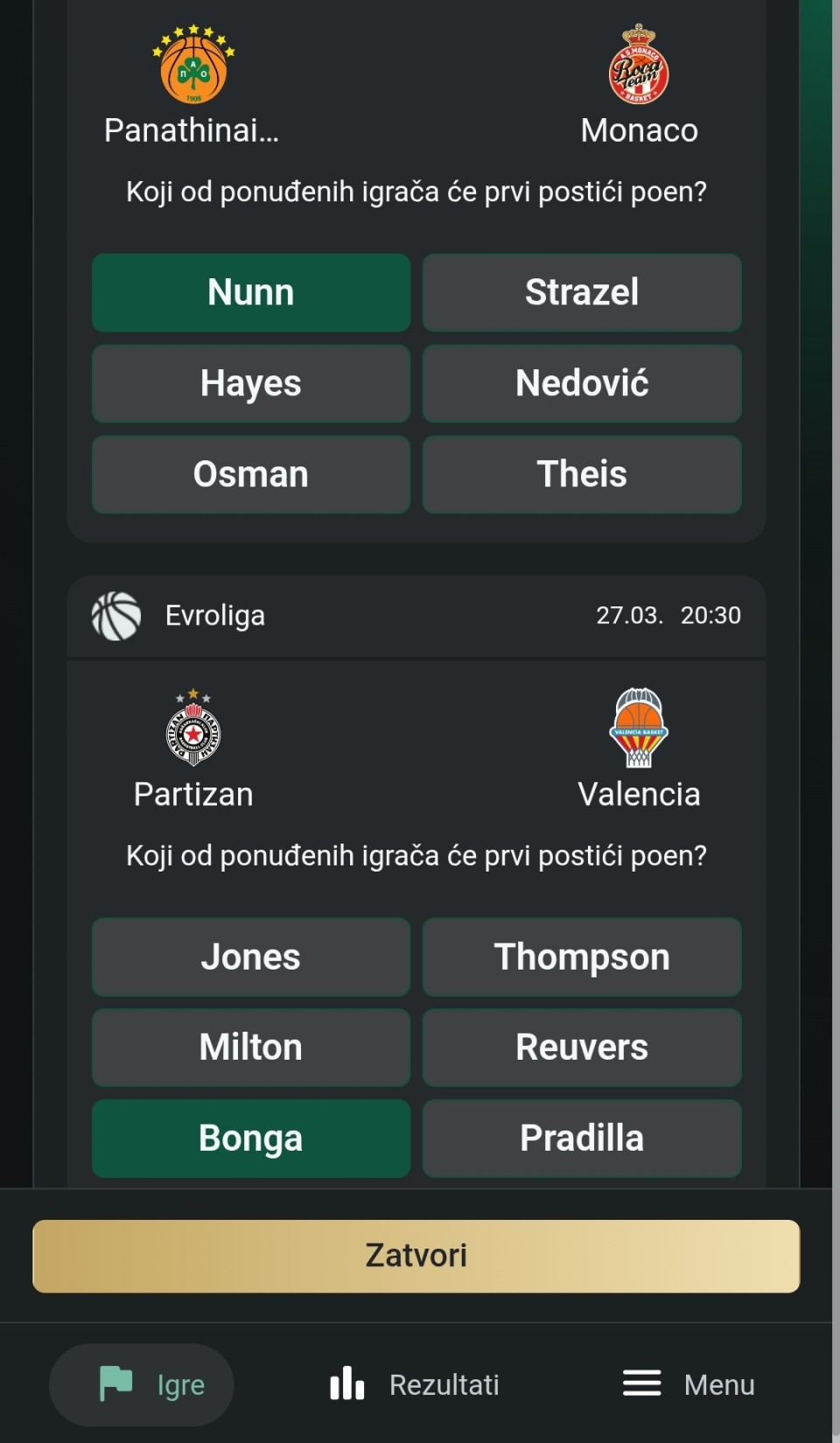Select Jones for Partizan vs Valencia
The width and height of the screenshot is (840, 1443).
pos(250,956)
